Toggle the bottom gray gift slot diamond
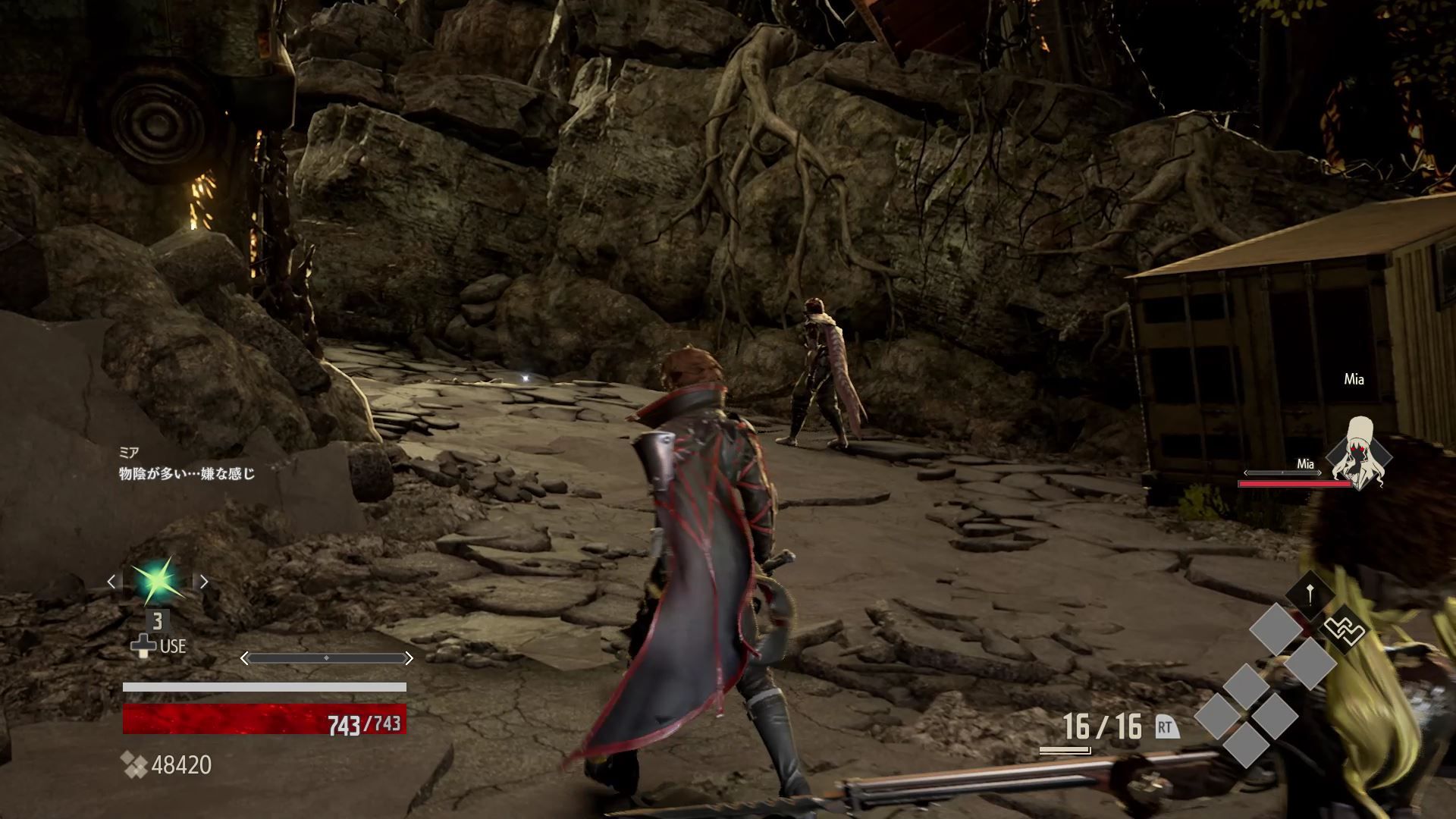1456x819 pixels. tap(1245, 747)
